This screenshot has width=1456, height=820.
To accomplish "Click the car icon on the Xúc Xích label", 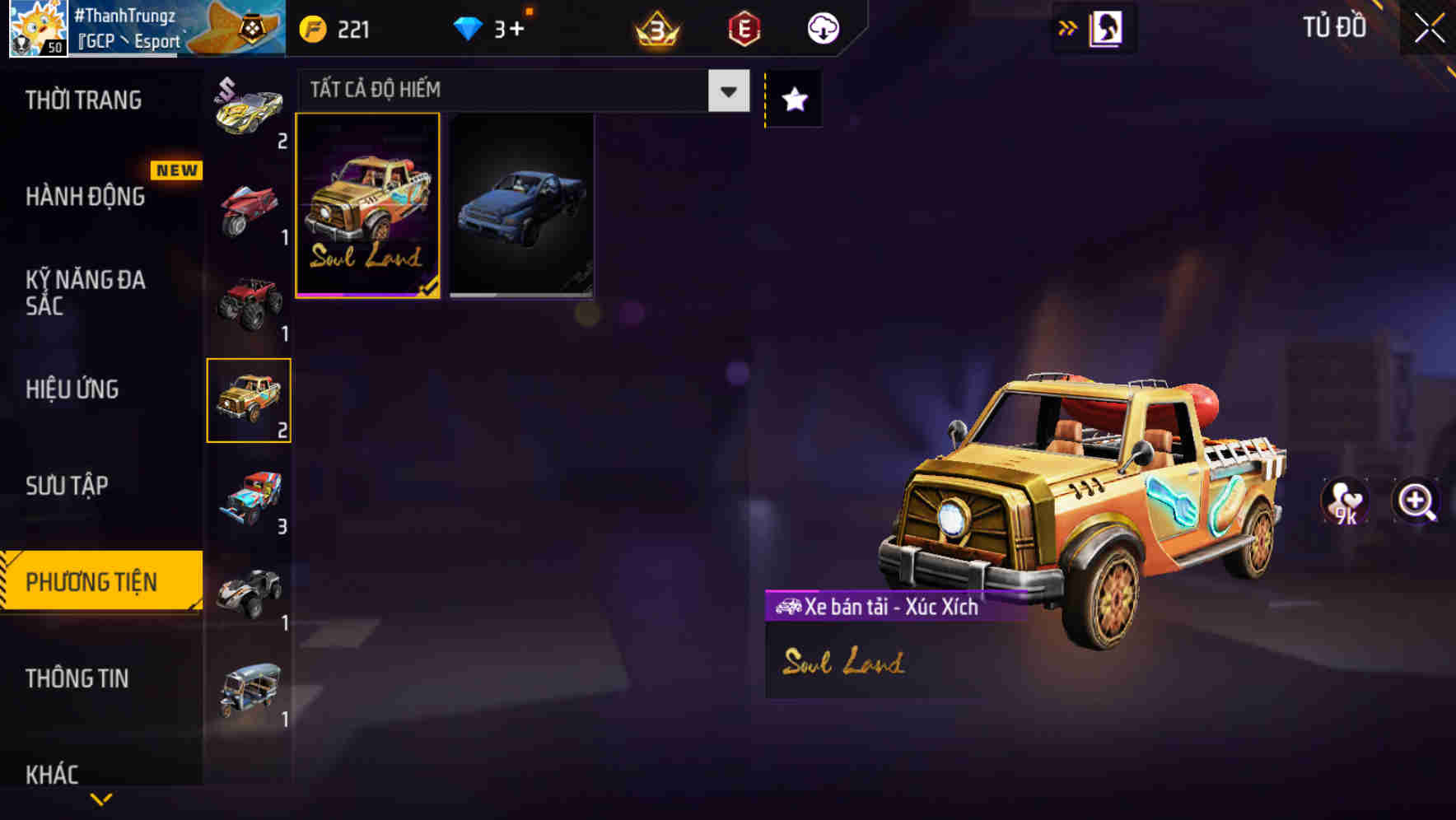I will coord(787,608).
